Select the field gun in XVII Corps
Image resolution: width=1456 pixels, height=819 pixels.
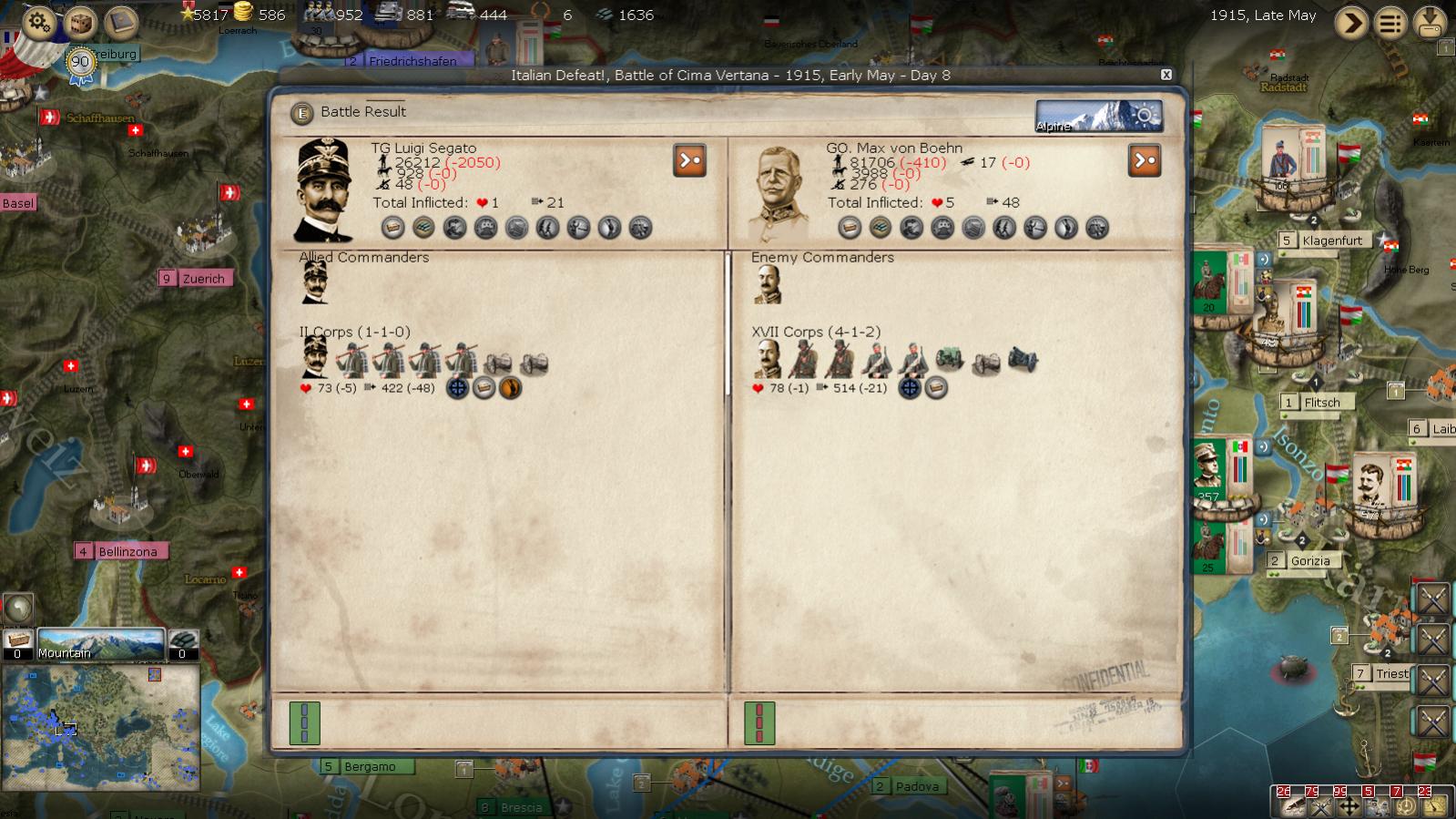pos(950,359)
